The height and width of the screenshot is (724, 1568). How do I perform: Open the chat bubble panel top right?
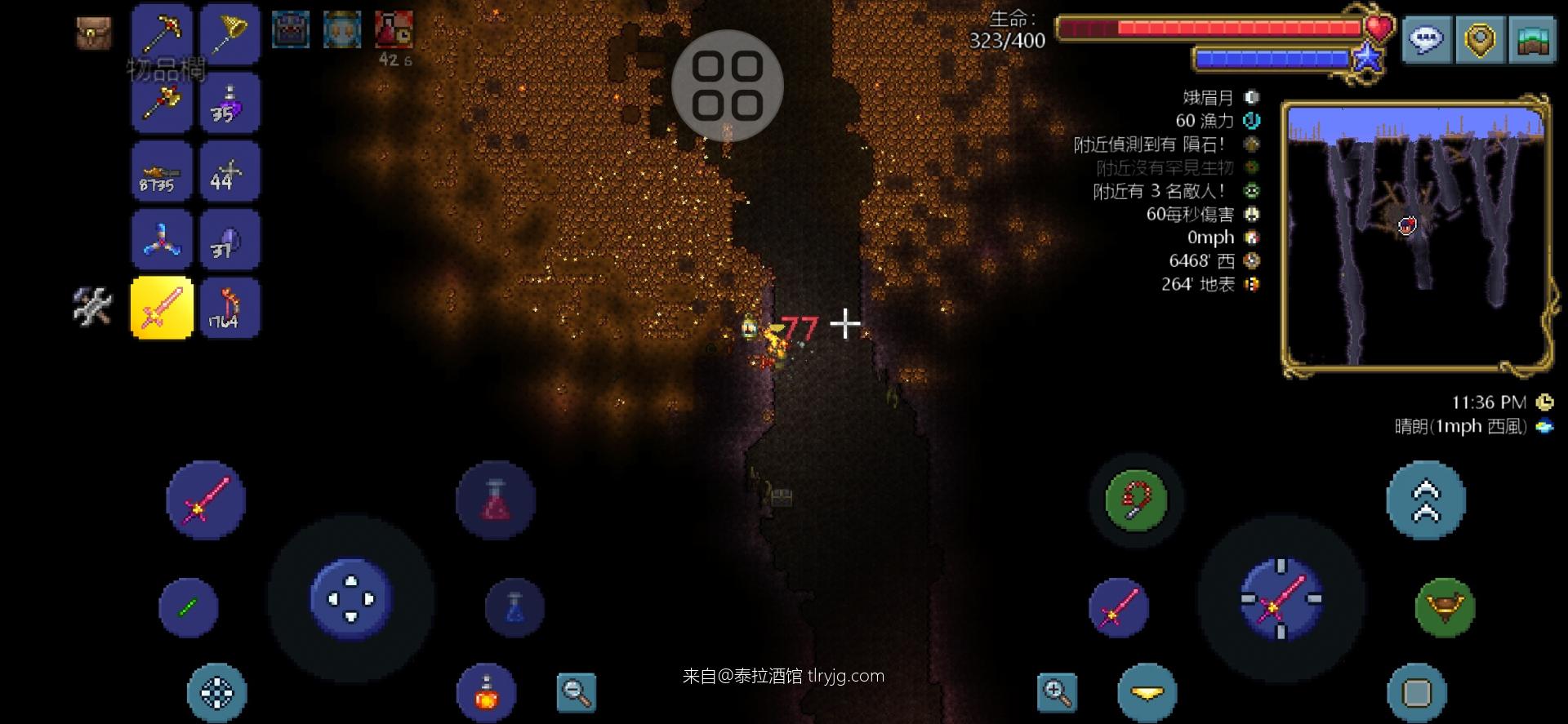coord(1425,38)
